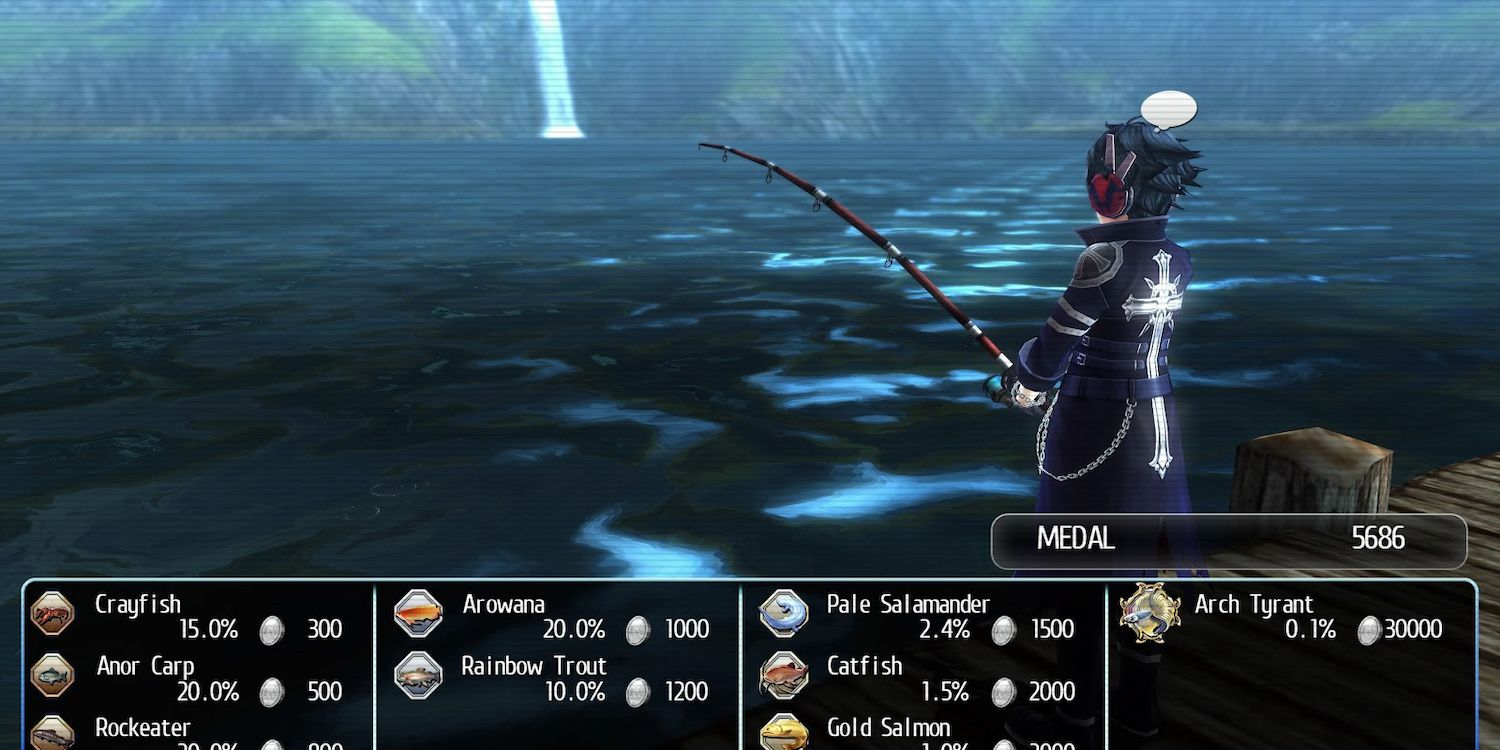Click the coin icon next to 1200
The width and height of the screenshot is (1500, 750).
(637, 692)
